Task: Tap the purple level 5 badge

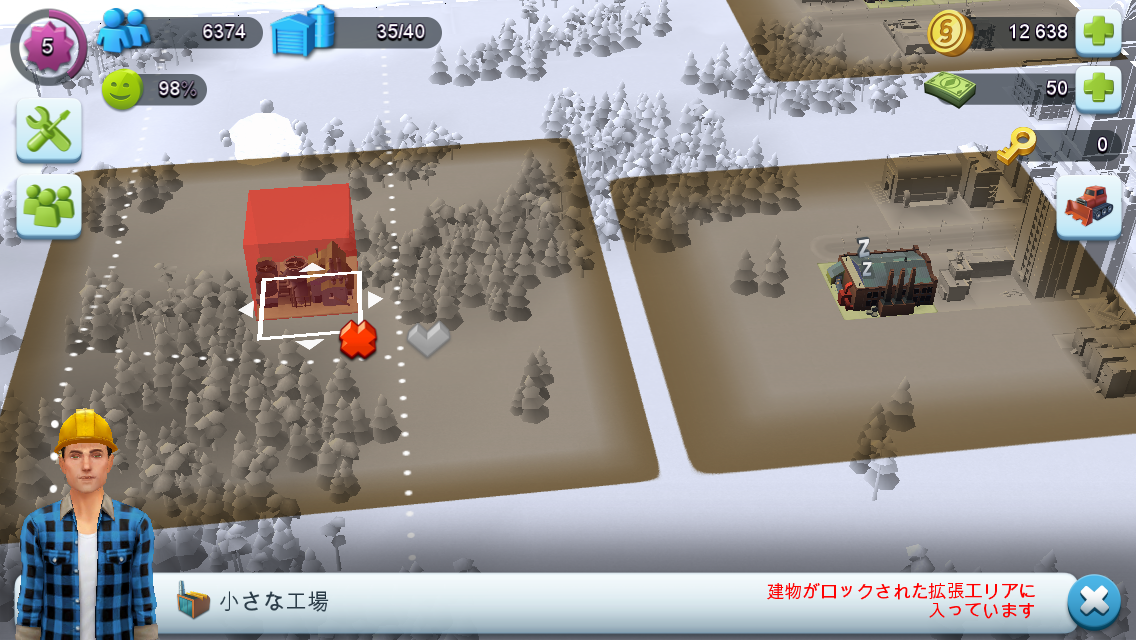Action: click(x=47, y=46)
